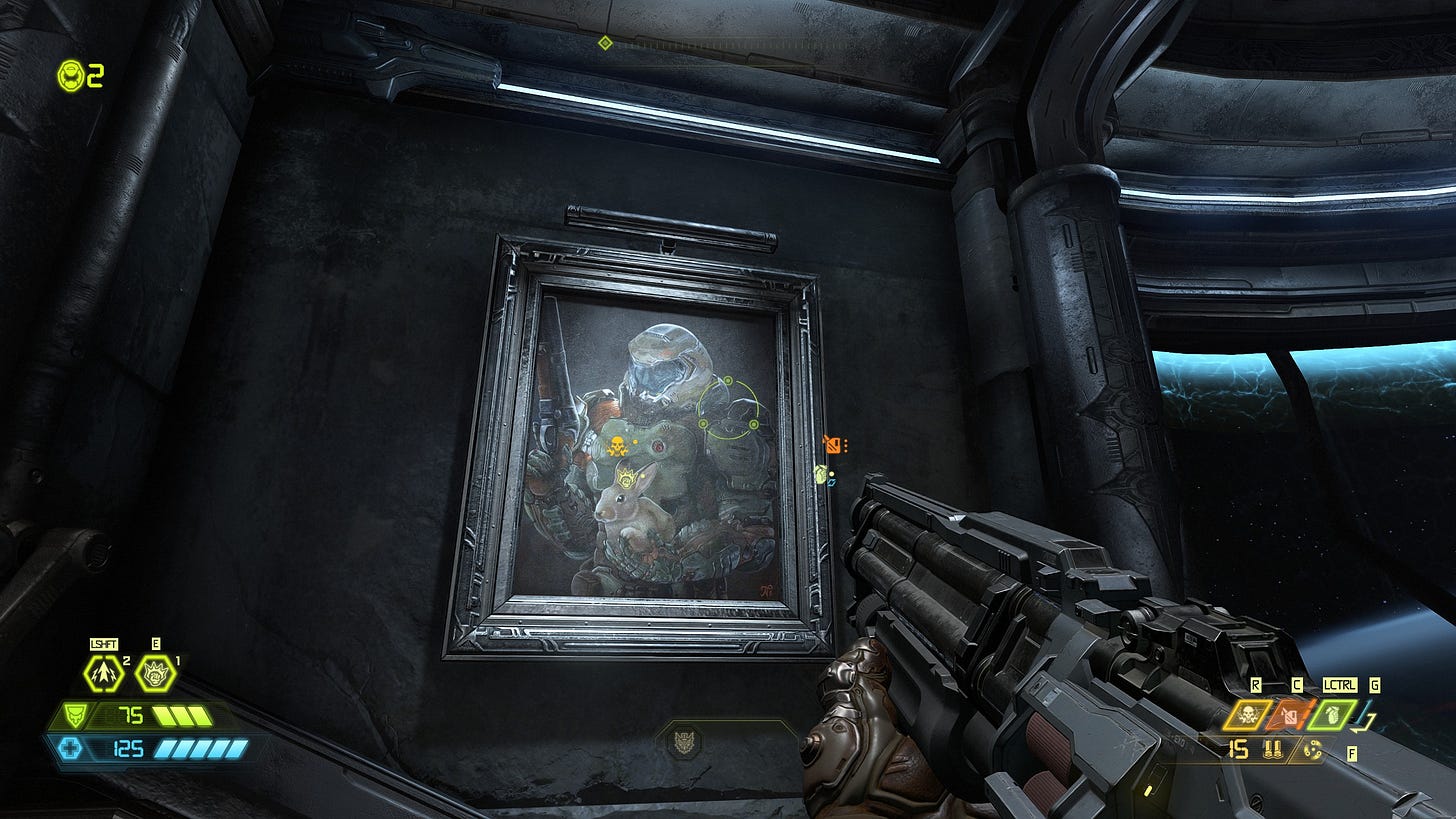Toggle the equipment swap arrow near G

click(x=1362, y=721)
